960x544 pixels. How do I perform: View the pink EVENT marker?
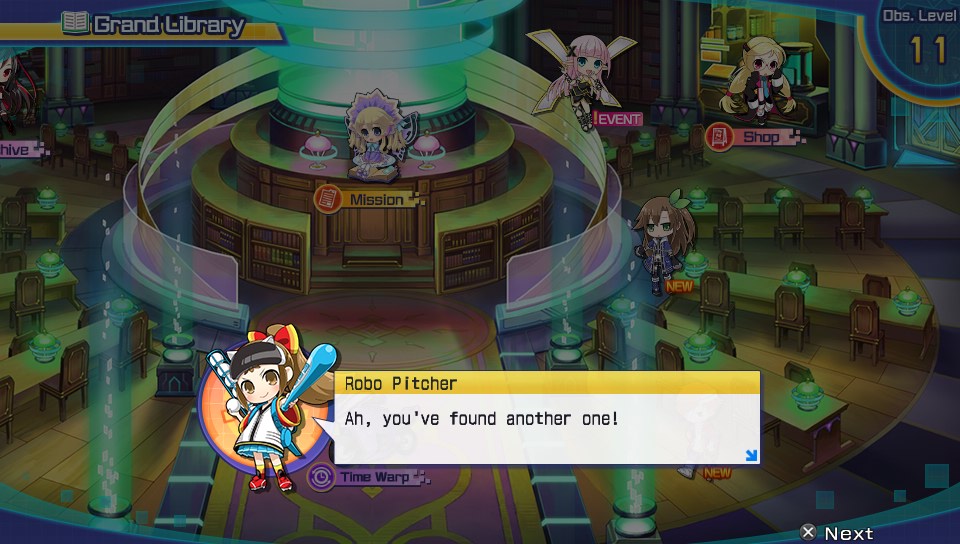point(617,119)
